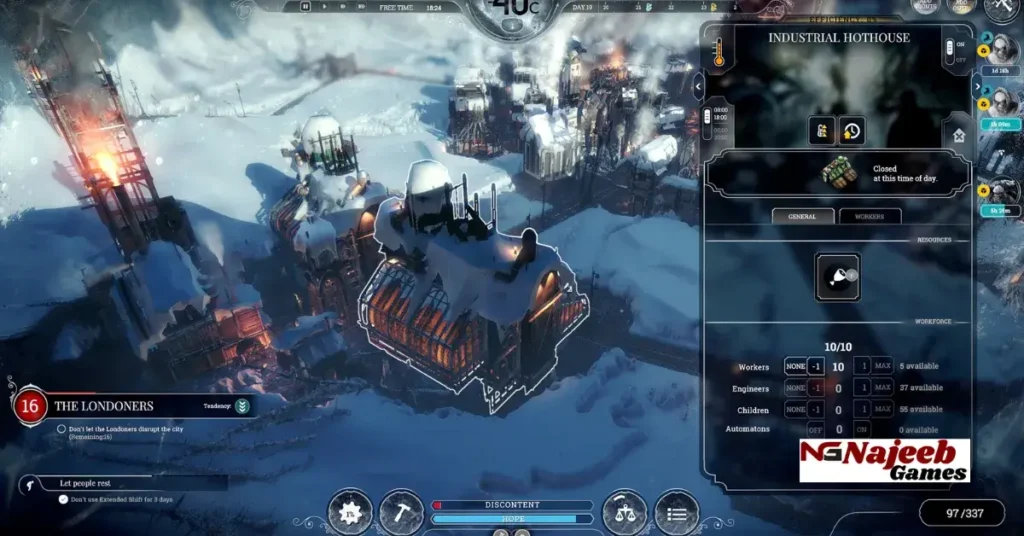Screen dimensions: 1024x536
Task: Set Engineers to MAX
Action: pyautogui.click(x=883, y=388)
